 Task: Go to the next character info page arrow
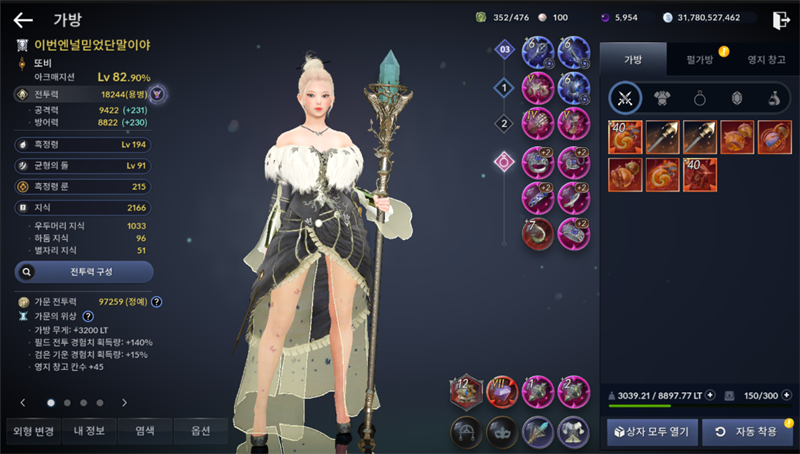click(124, 402)
